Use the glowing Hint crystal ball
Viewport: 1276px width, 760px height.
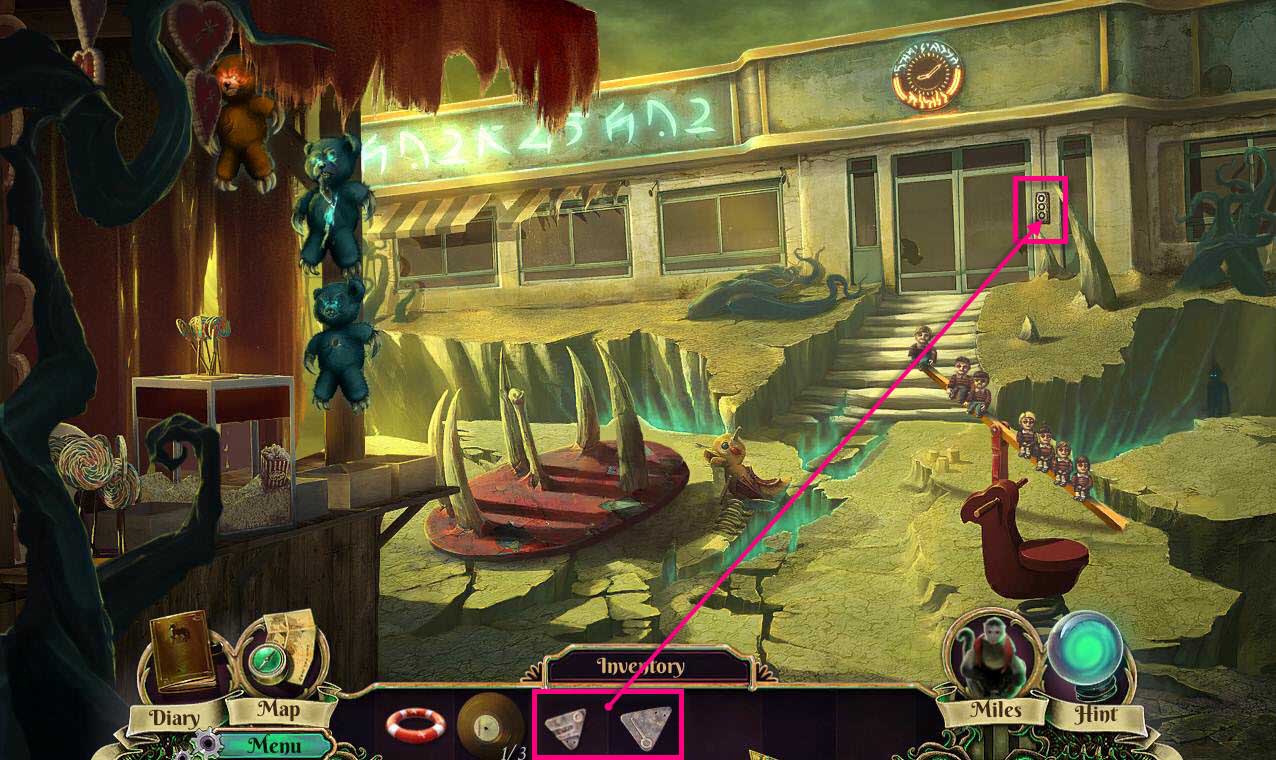click(1093, 660)
